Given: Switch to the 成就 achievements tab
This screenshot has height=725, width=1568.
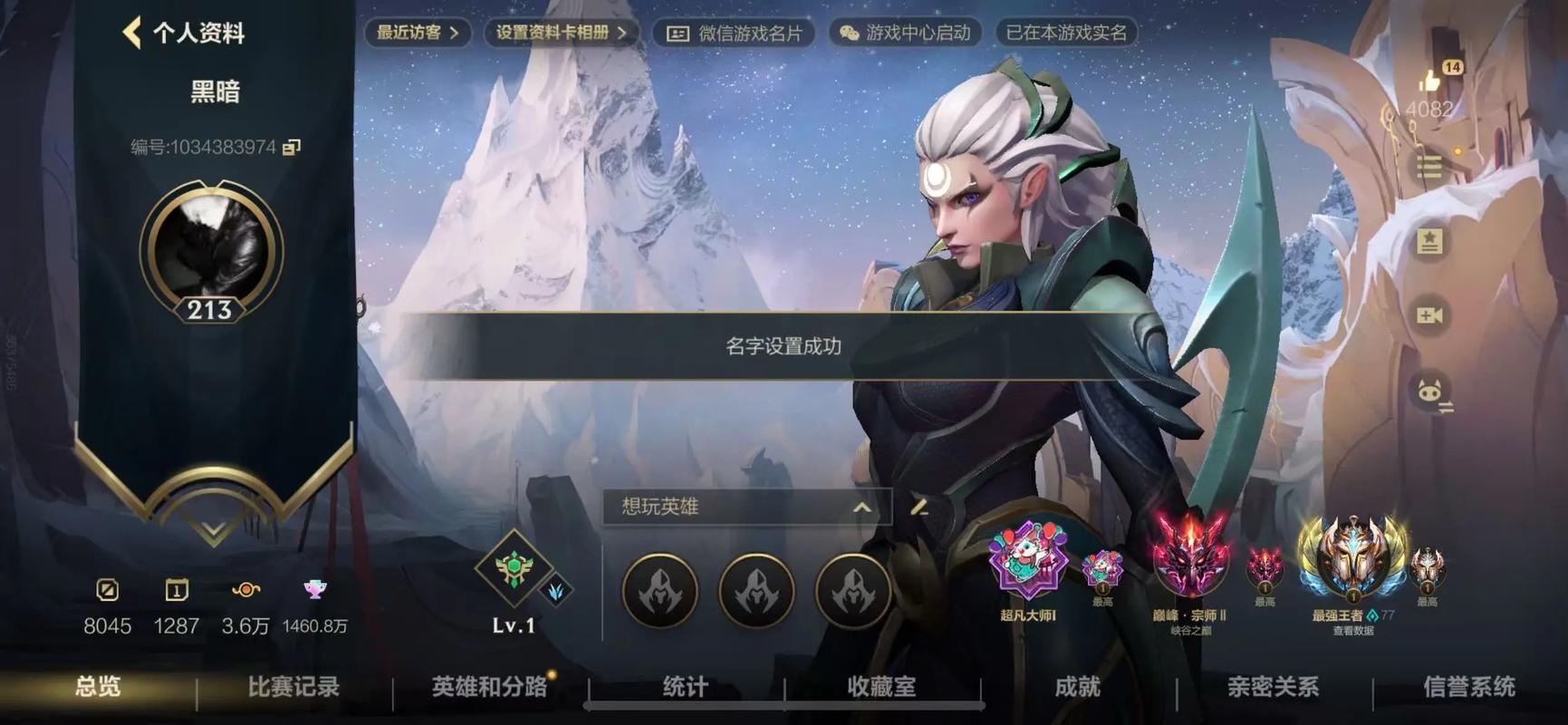Looking at the screenshot, I should (1078, 689).
